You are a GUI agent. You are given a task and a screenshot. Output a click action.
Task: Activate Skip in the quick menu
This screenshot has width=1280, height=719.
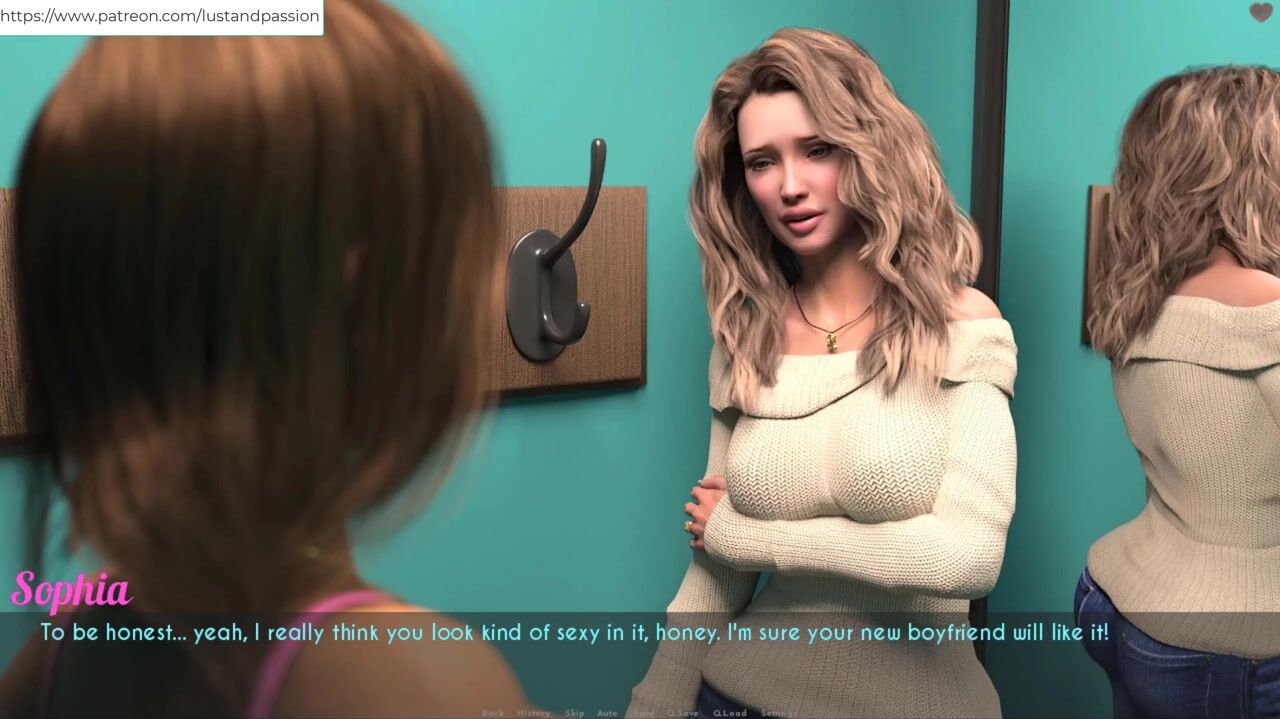point(574,713)
